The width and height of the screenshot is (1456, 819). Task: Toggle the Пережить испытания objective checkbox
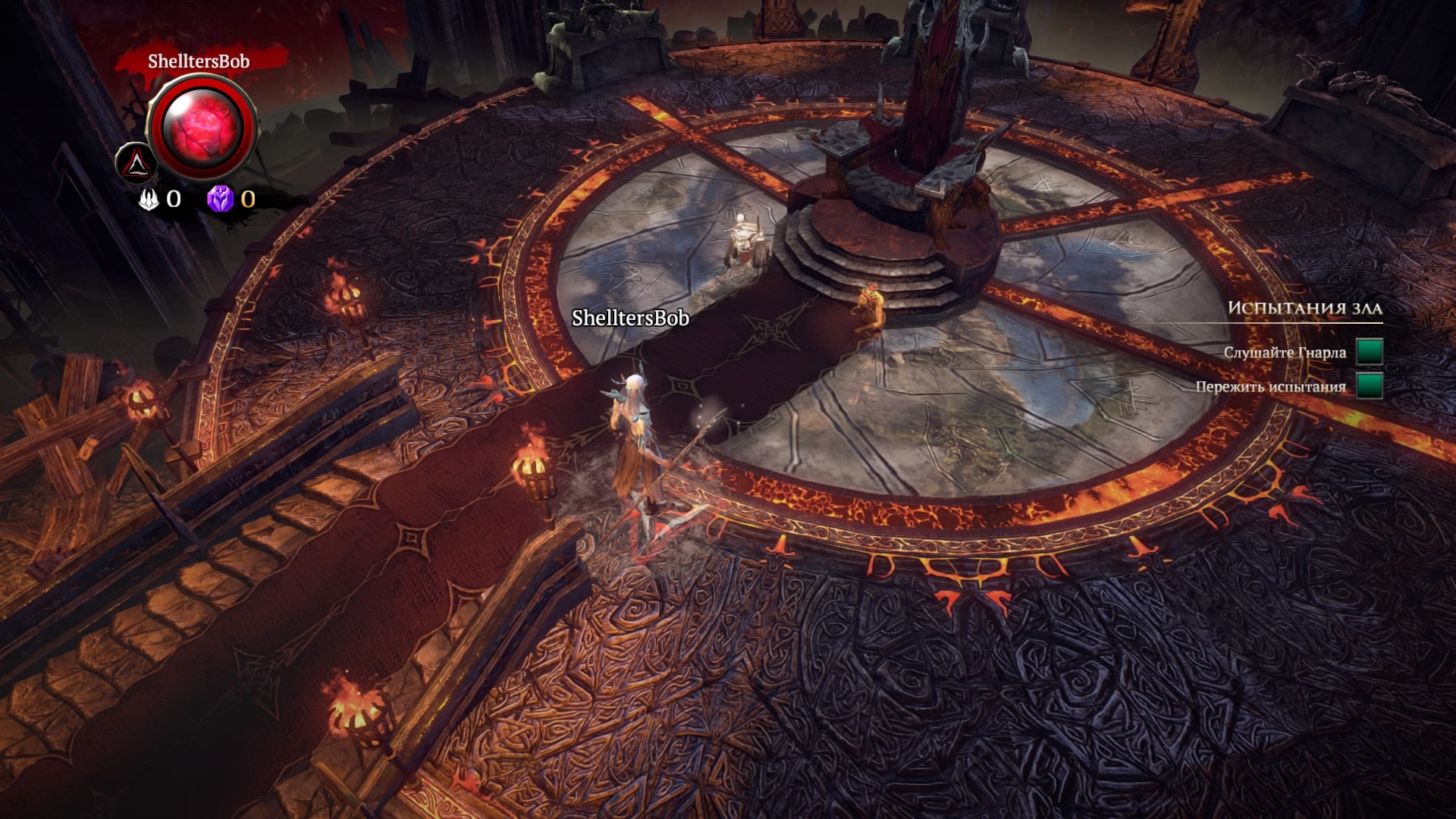coord(1369,386)
